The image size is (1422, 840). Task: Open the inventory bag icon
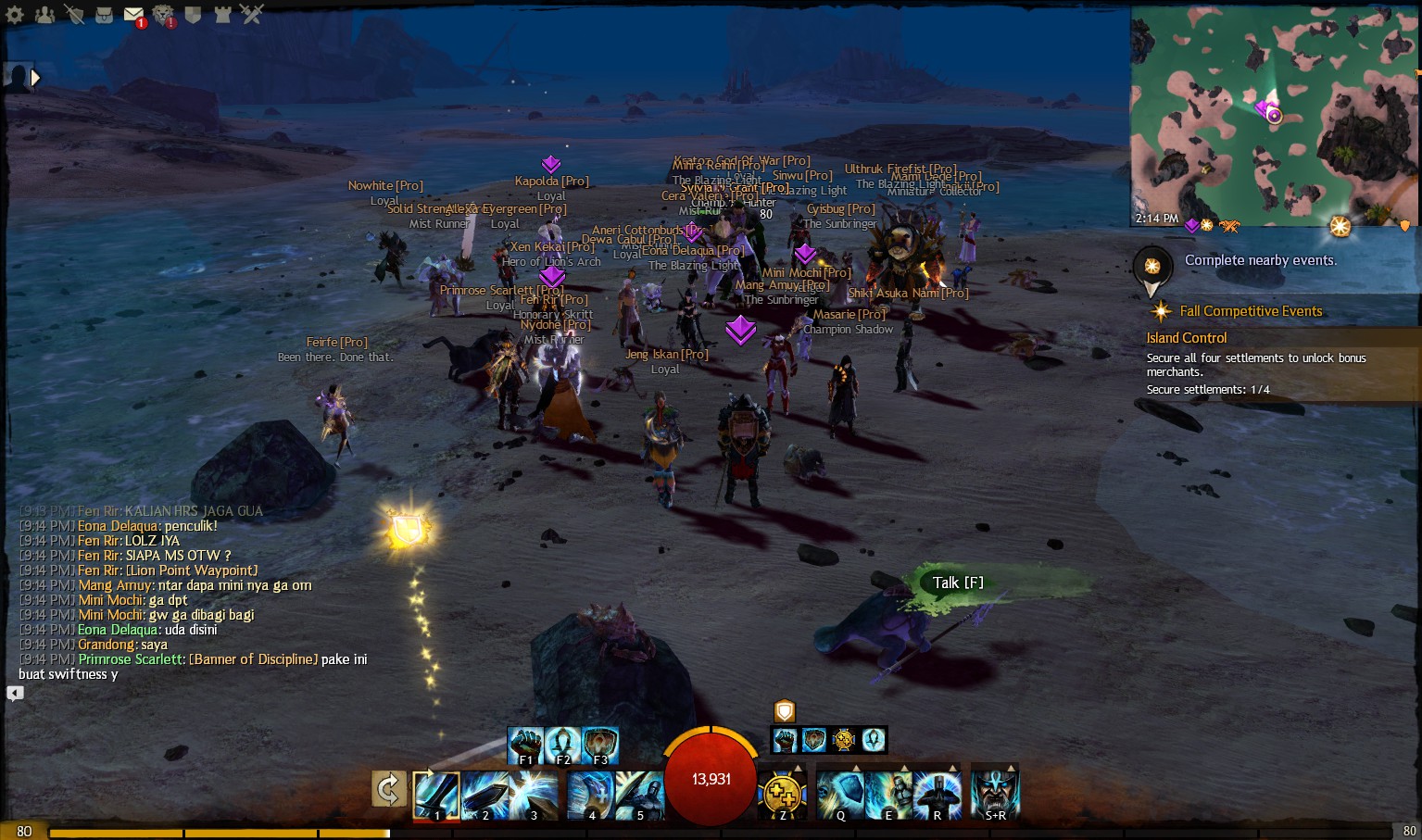pyautogui.click(x=104, y=14)
